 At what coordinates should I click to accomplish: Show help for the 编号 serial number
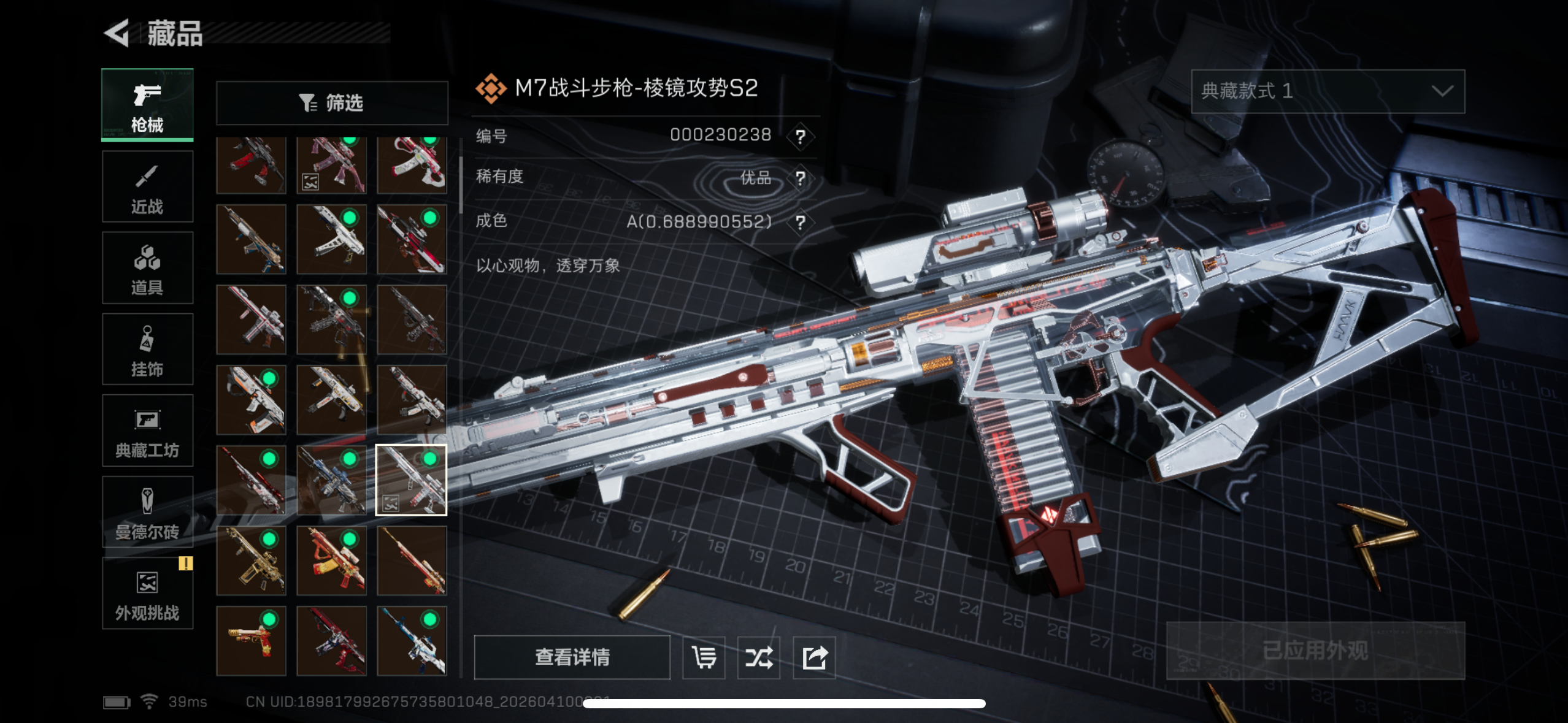[x=801, y=136]
